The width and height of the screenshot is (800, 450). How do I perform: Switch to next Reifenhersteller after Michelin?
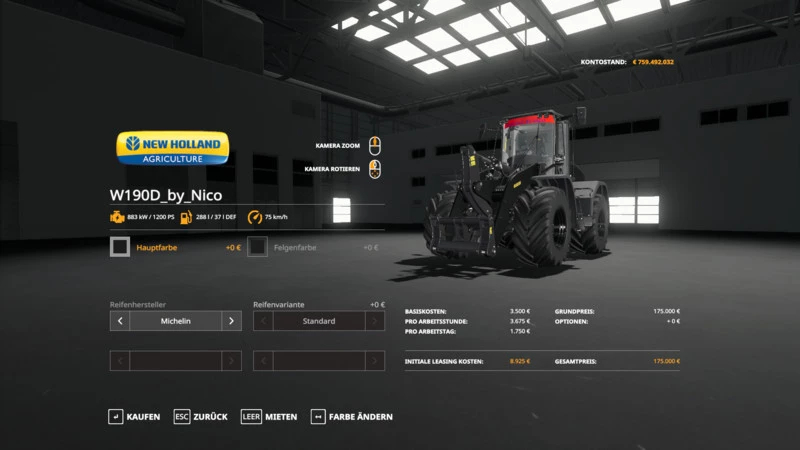[231, 321]
